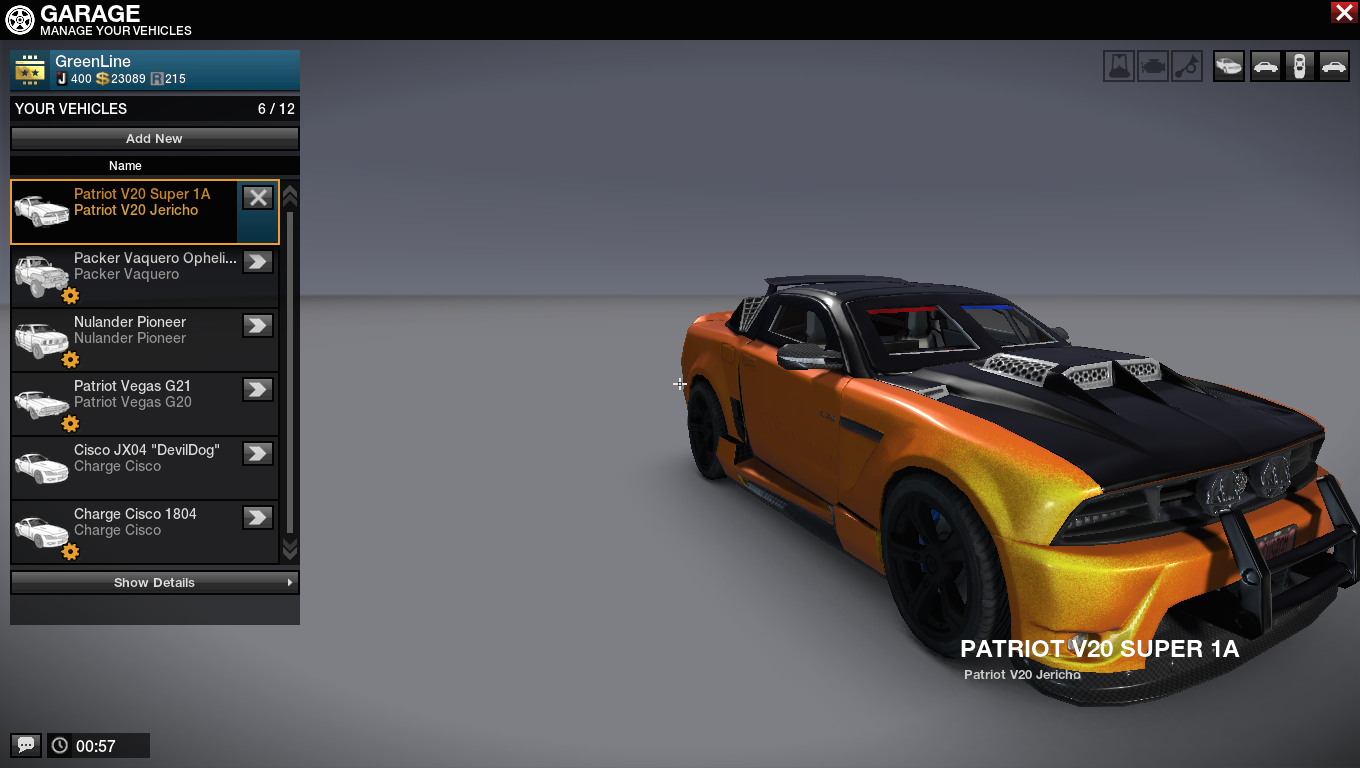Toggle the siren light preview icon
1360x768 pixels.
tap(1119, 66)
